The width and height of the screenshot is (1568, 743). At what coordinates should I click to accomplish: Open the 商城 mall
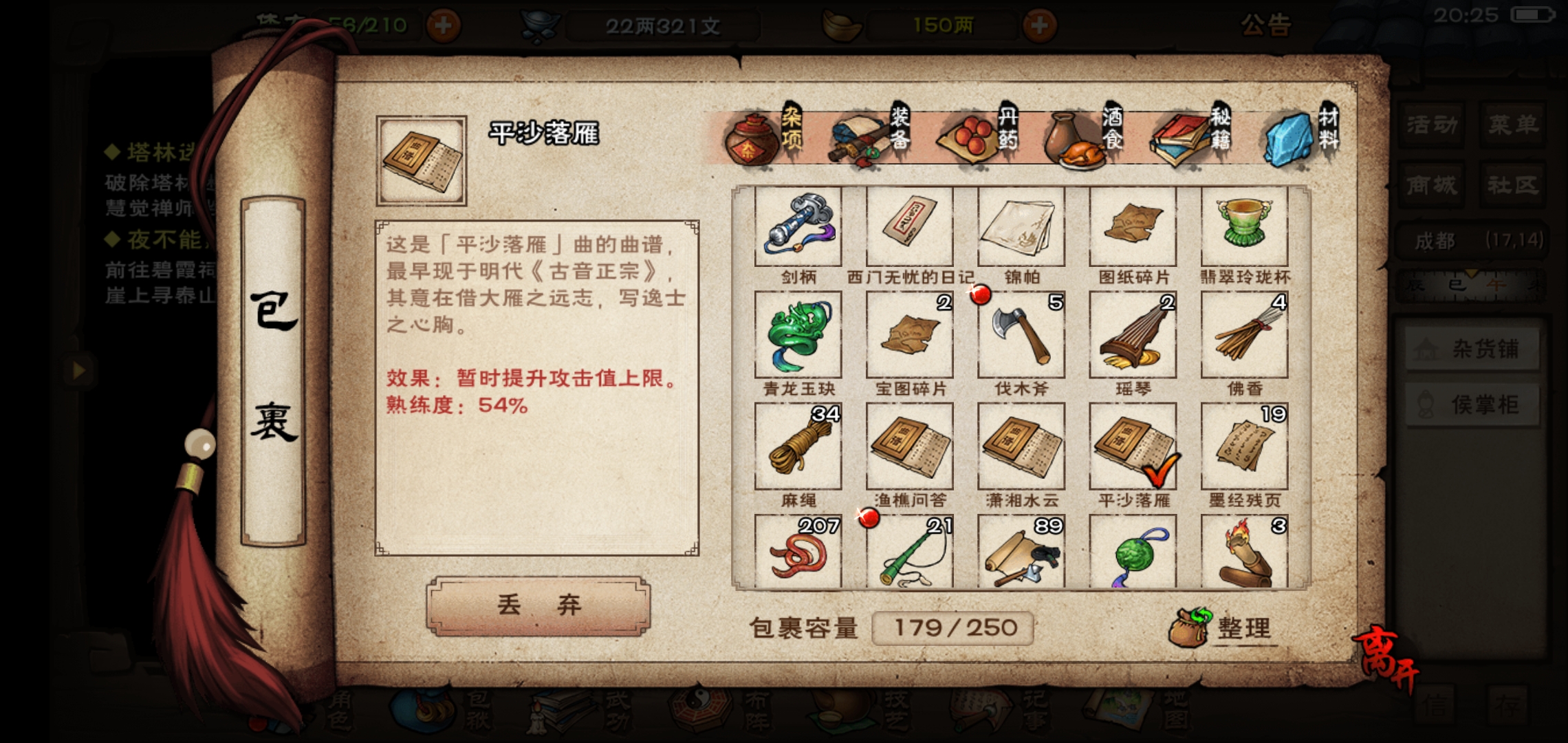pos(1430,186)
